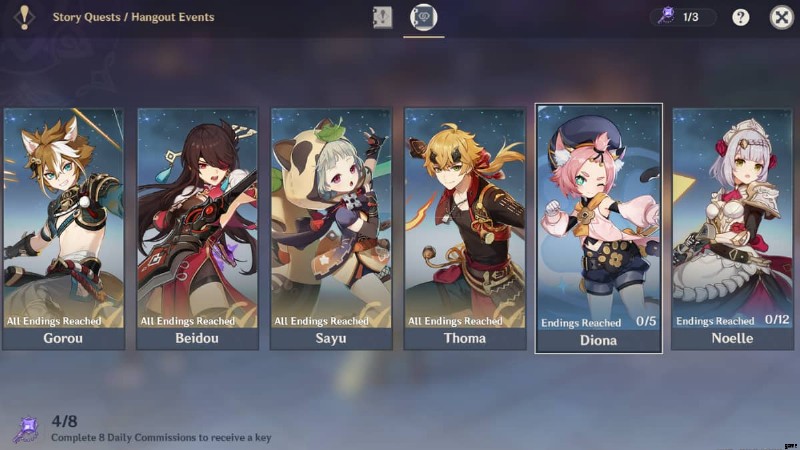Image resolution: width=800 pixels, height=450 pixels.
Task: Select Diona's hangout event card
Action: [599, 228]
